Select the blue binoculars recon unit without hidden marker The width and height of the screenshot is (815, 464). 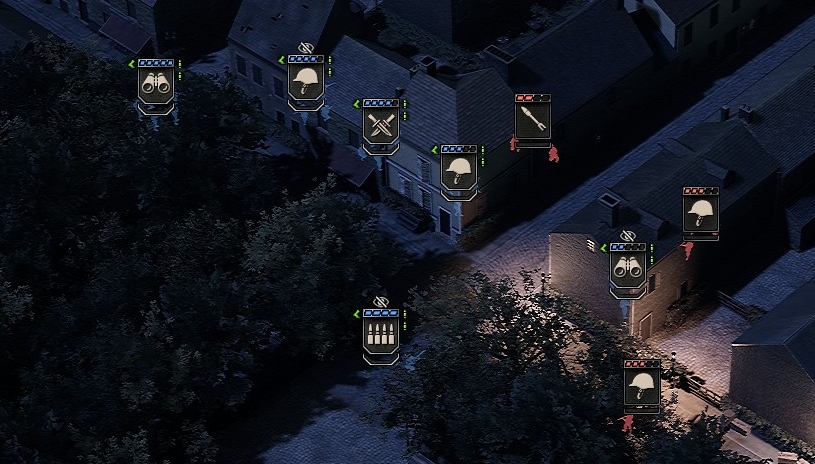[156, 85]
